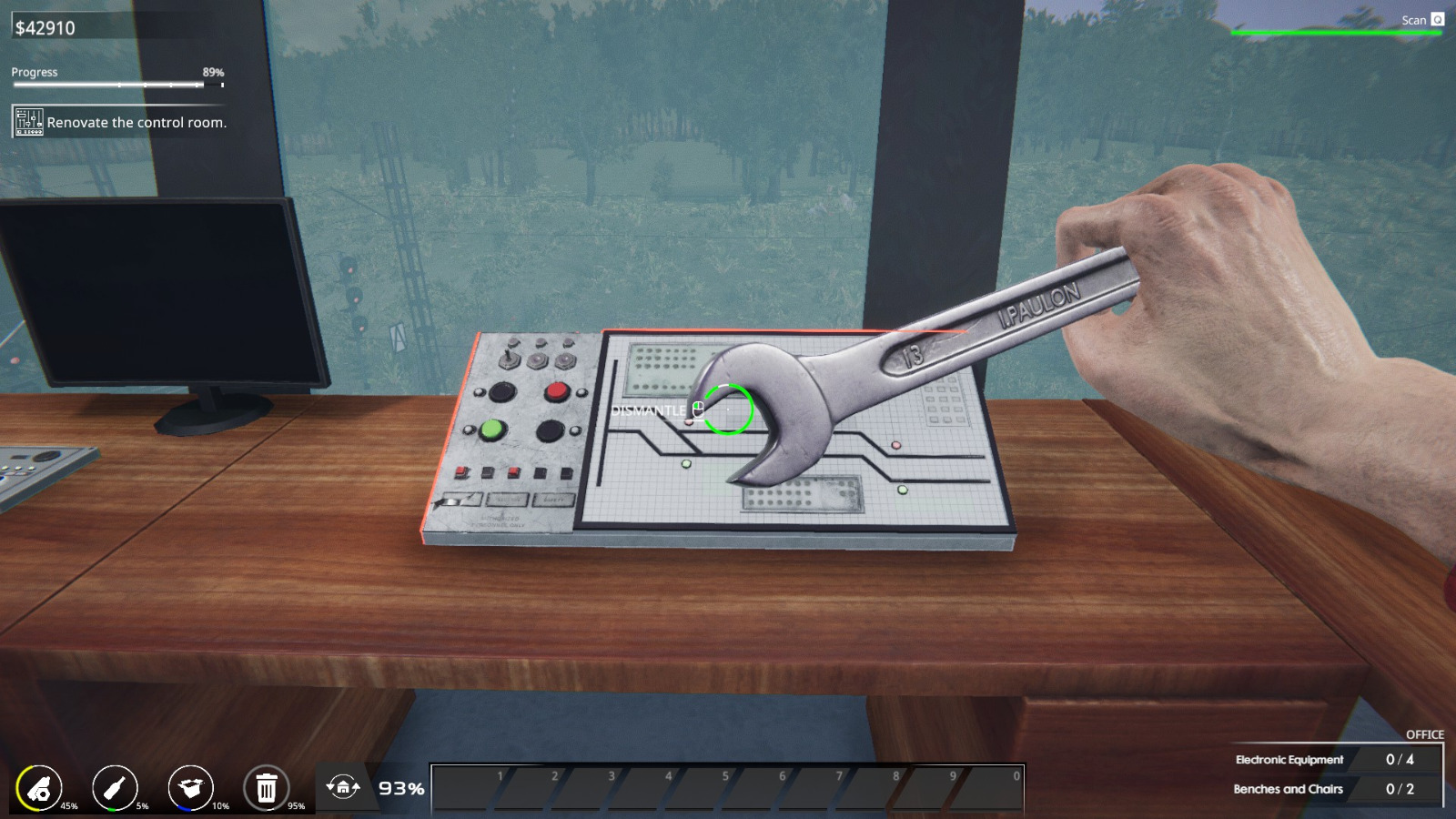Viewport: 1456px width, 819px height.
Task: Click the mouse icon beside DISMANTLE prompt
Action: (x=697, y=410)
